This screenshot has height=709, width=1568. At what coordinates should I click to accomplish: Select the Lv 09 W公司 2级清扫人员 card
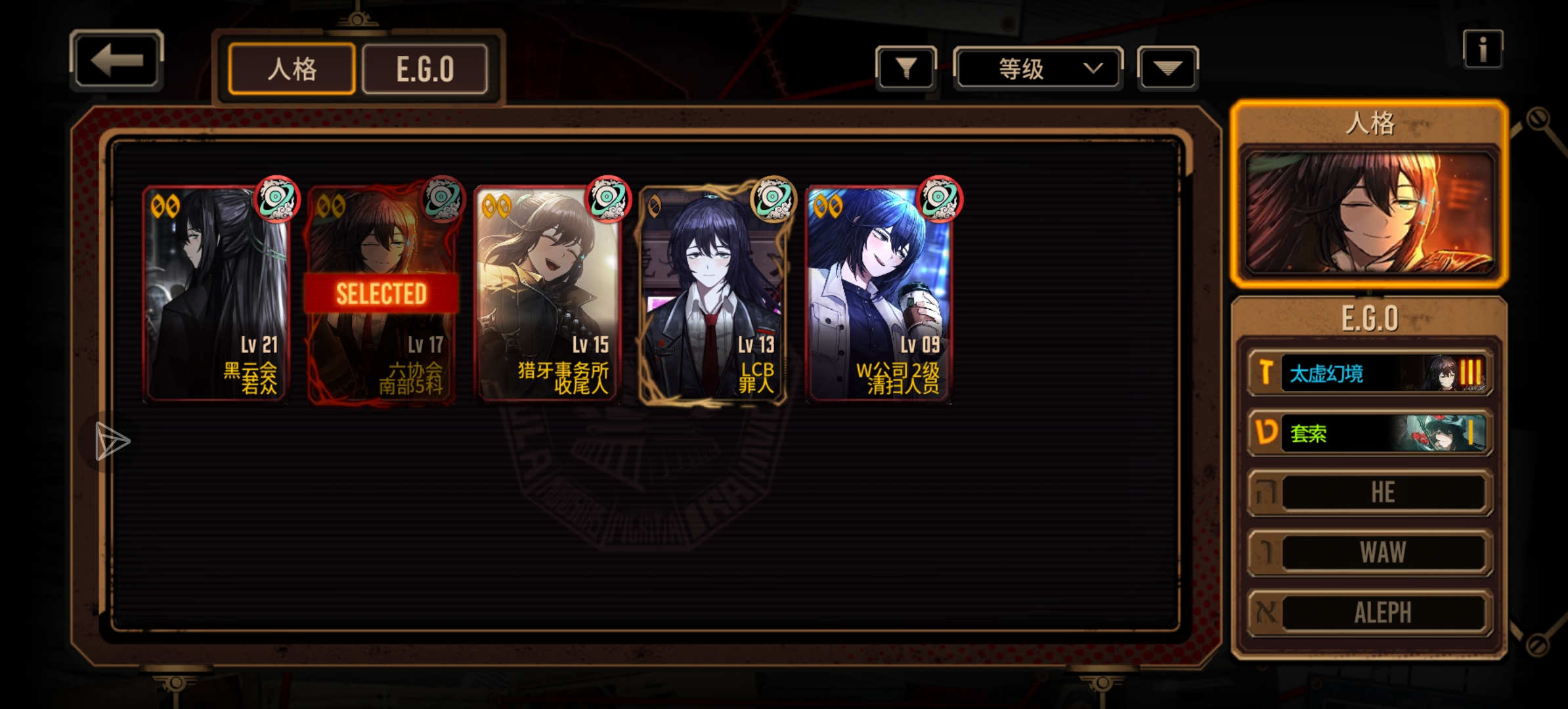(879, 294)
